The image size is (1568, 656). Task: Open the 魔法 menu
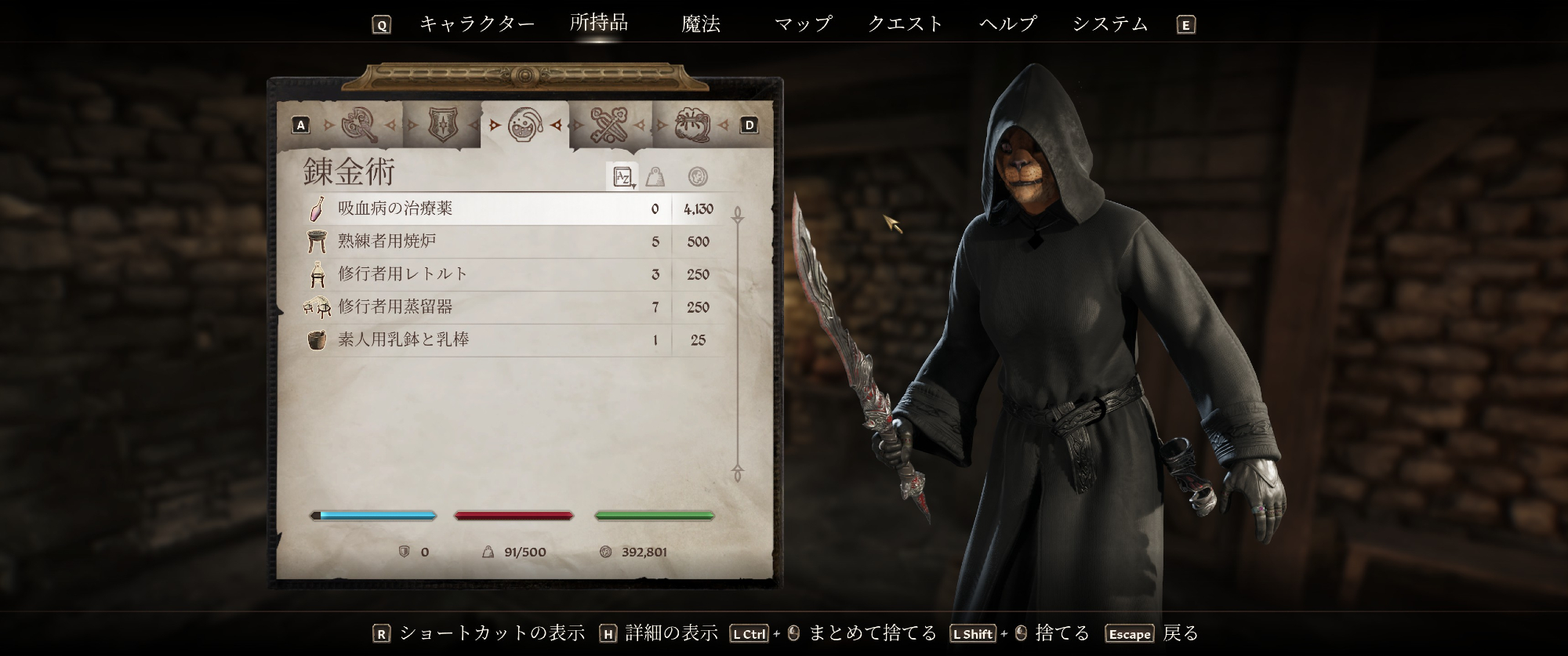click(x=701, y=24)
